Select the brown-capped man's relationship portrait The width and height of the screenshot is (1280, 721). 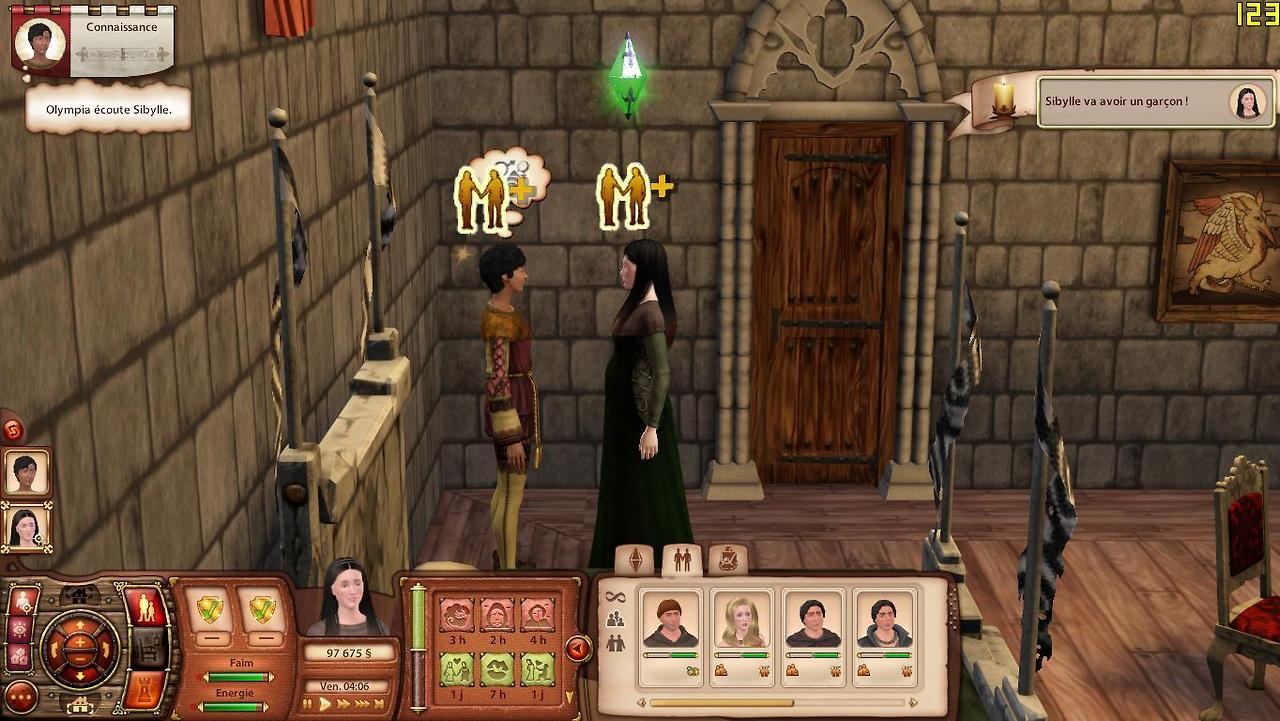(670, 620)
